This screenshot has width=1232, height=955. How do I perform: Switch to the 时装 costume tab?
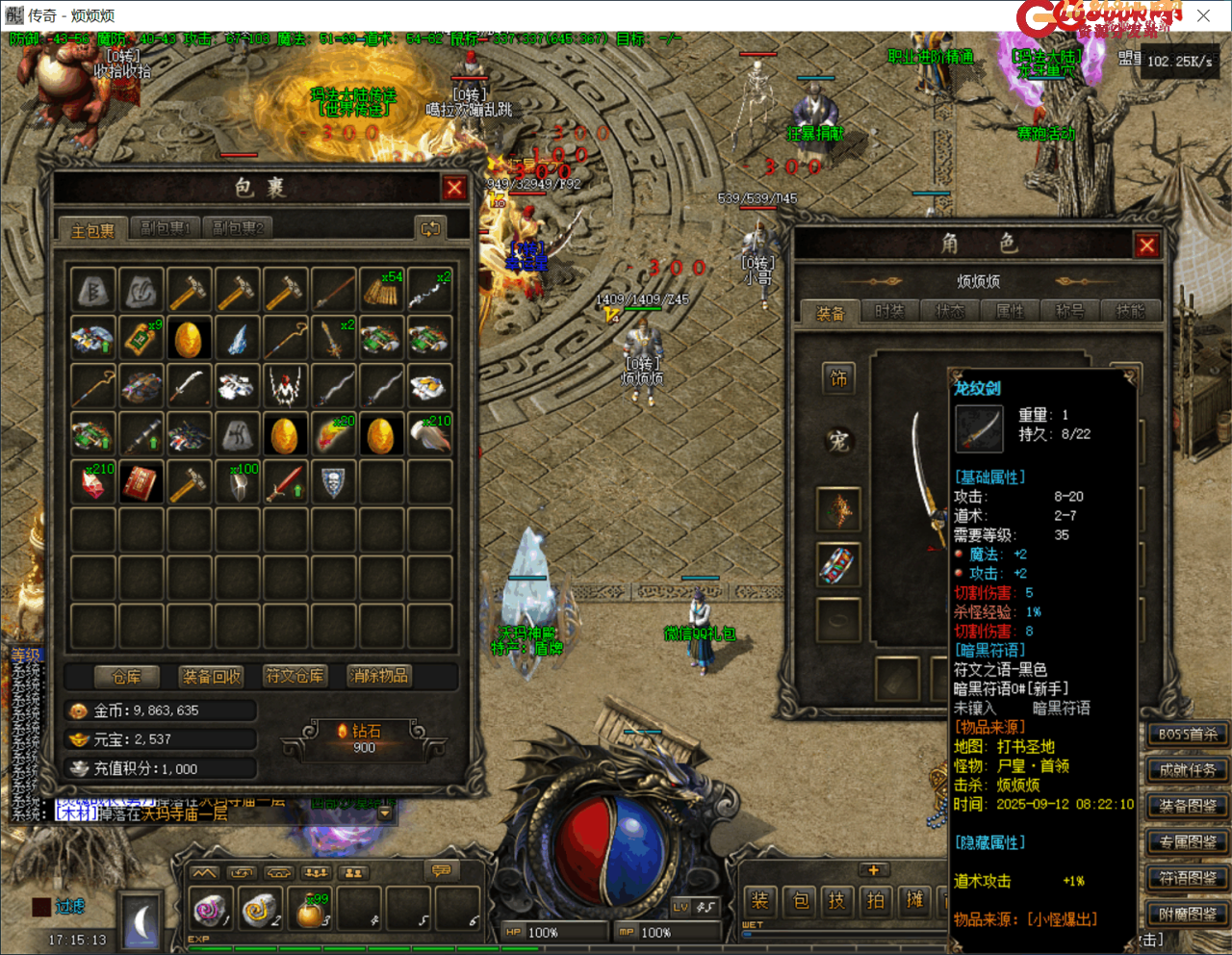[x=889, y=312]
